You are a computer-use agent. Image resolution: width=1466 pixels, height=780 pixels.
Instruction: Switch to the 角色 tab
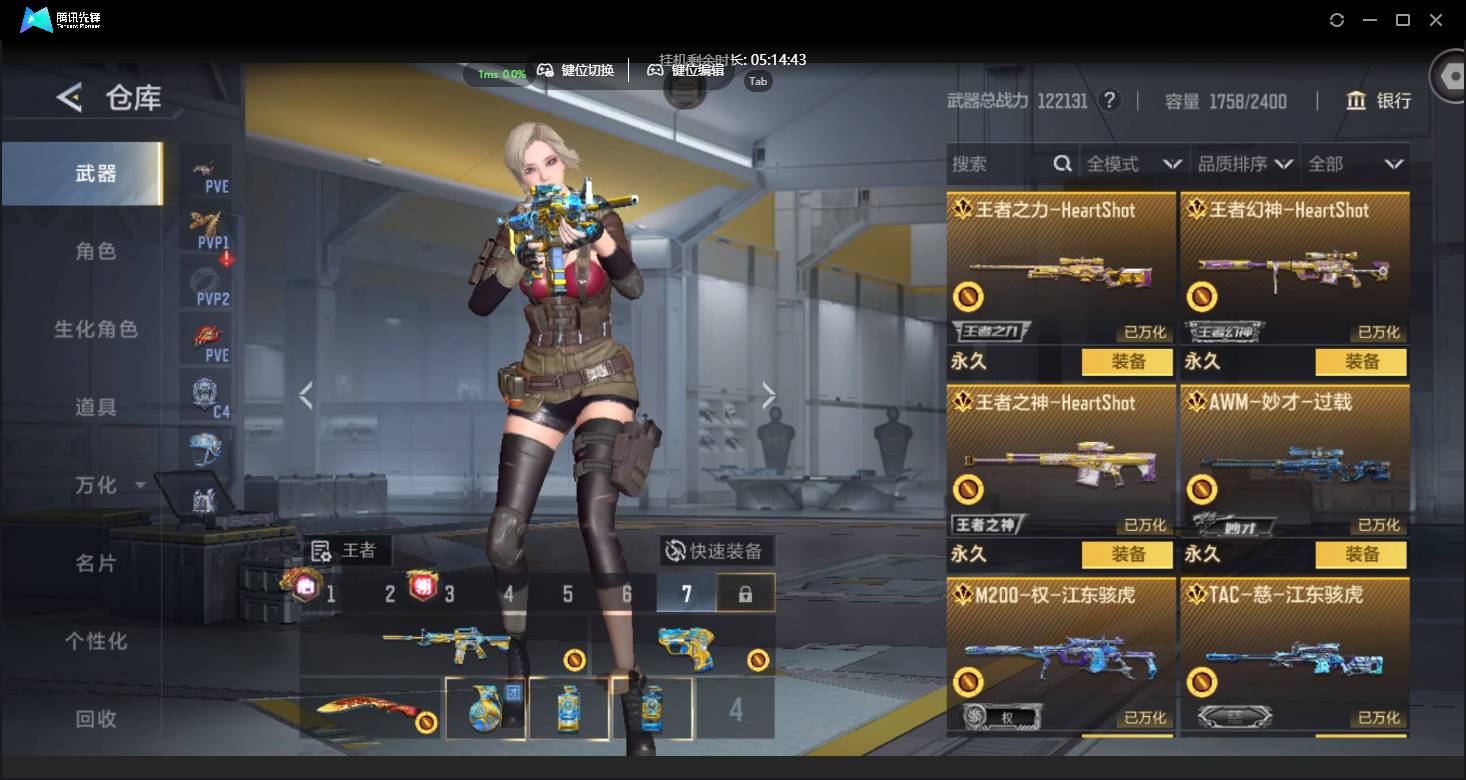[96, 251]
